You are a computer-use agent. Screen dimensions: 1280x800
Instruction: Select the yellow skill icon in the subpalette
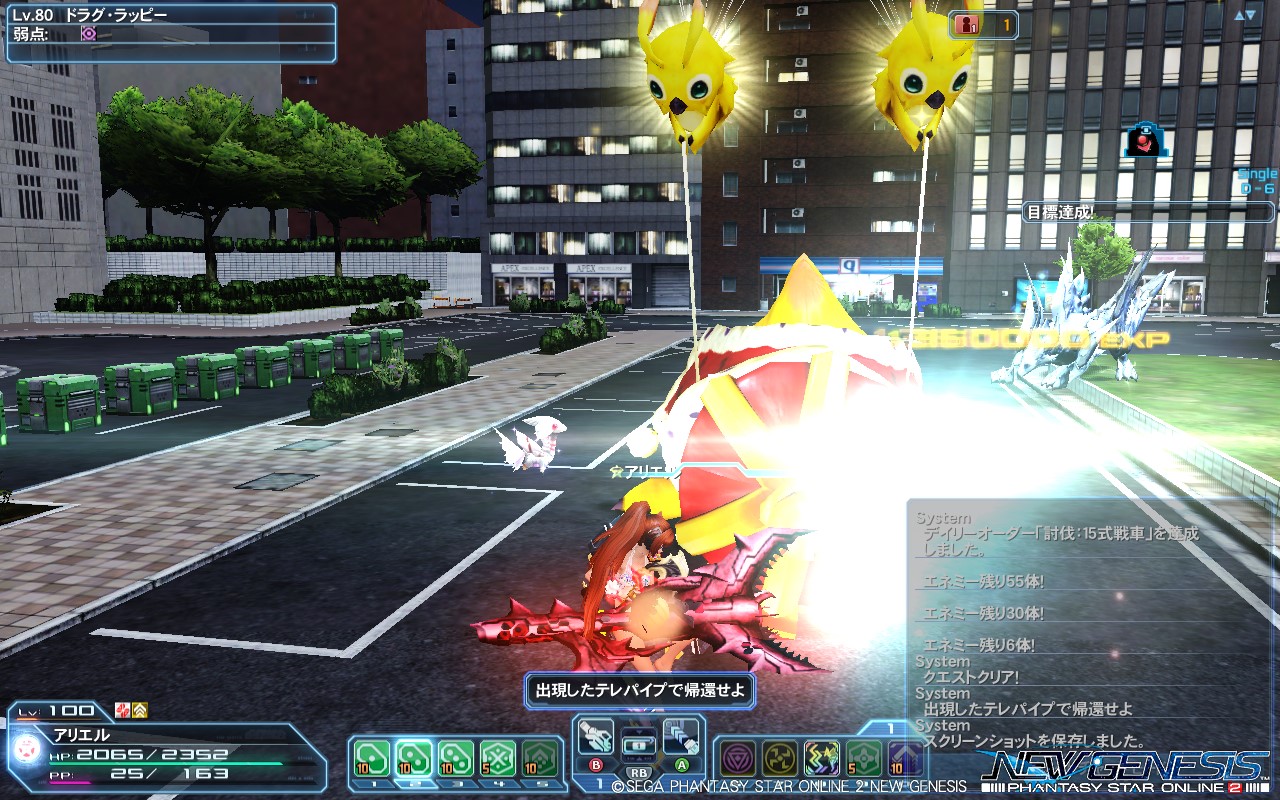781,757
